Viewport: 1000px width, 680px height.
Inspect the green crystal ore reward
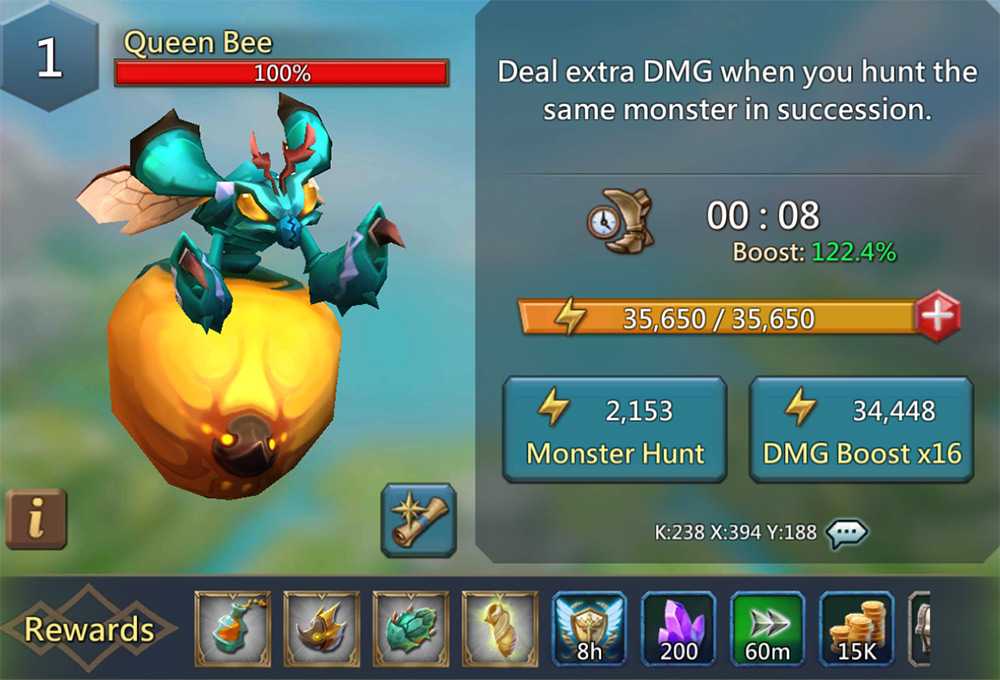411,629
